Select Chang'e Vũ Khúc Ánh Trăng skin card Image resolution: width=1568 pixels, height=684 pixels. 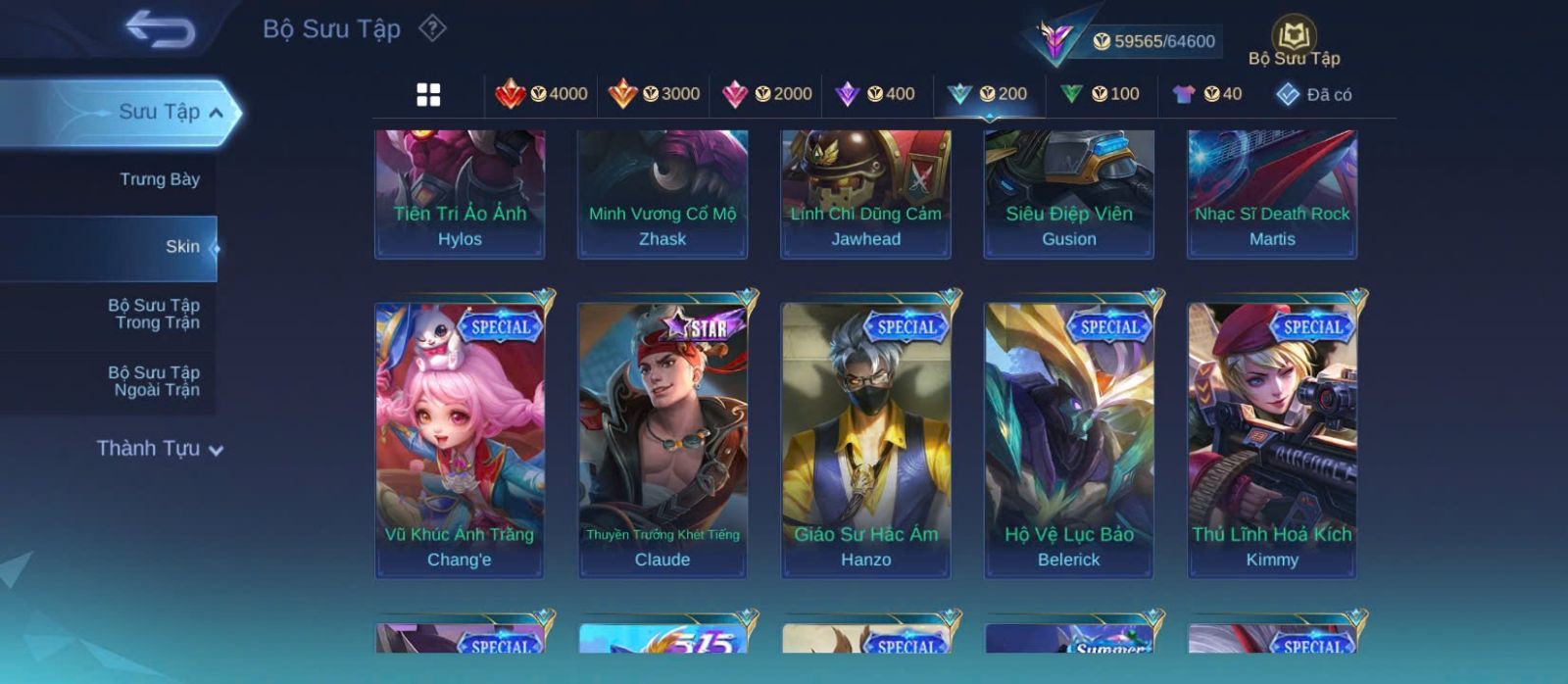point(460,440)
